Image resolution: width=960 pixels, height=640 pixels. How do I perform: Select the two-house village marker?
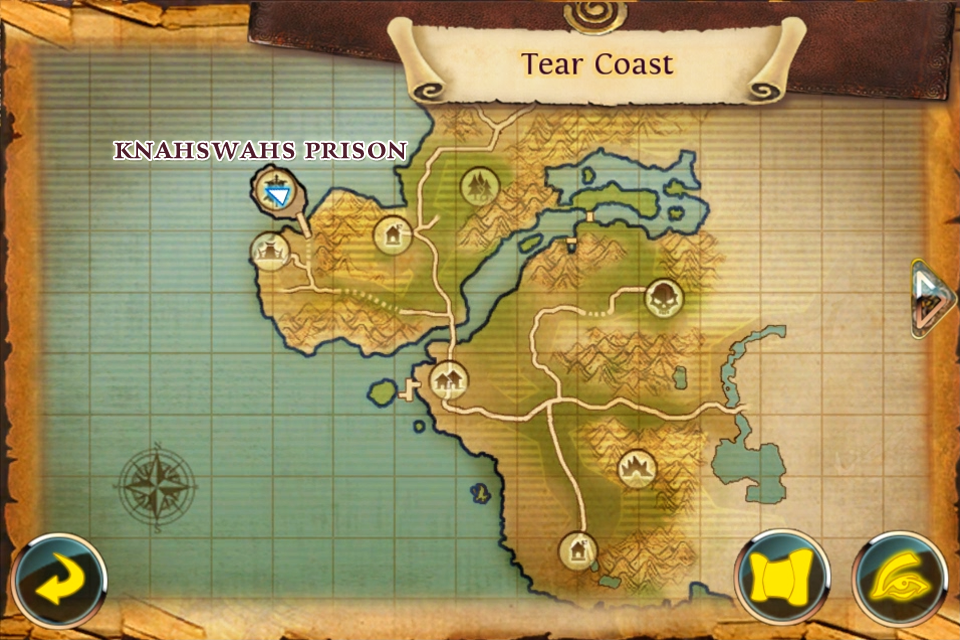point(448,380)
